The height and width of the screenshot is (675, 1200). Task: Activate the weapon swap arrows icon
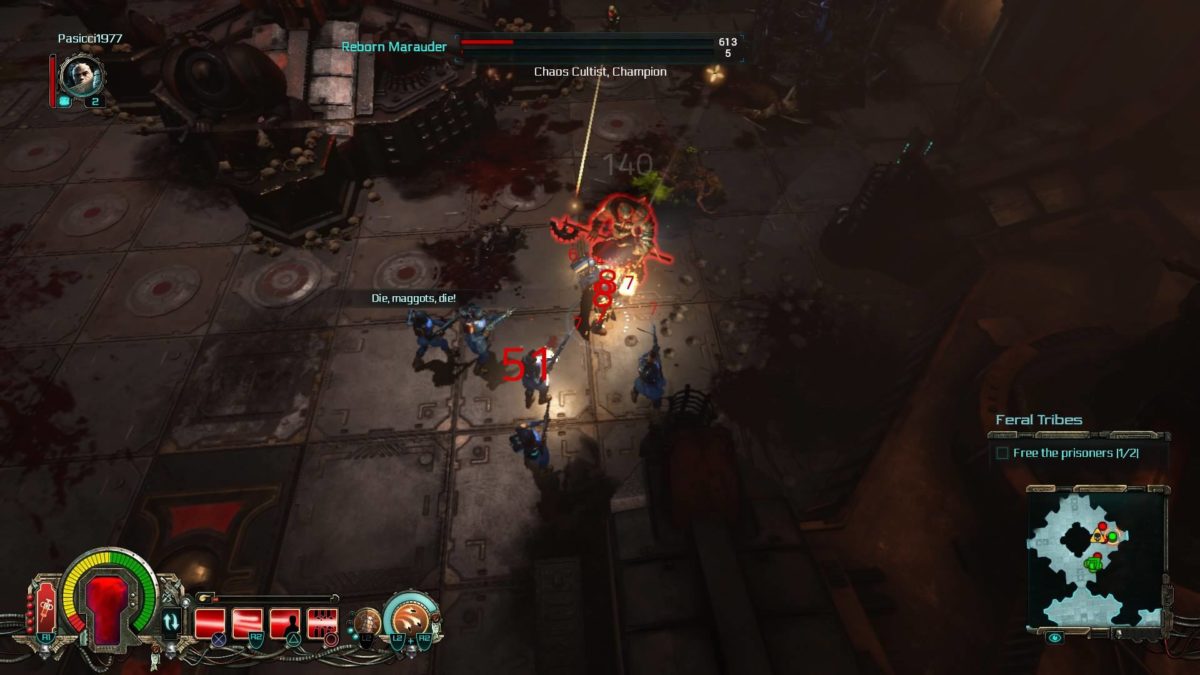click(x=171, y=621)
